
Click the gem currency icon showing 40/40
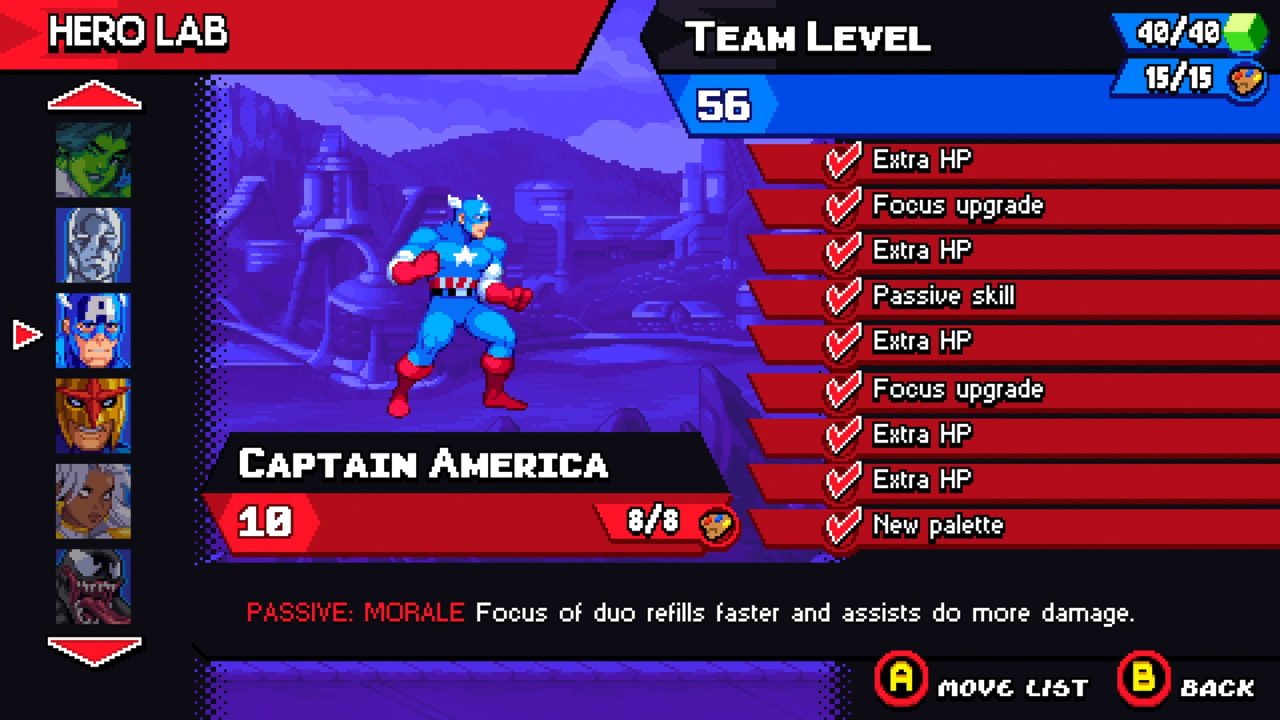click(1185, 30)
